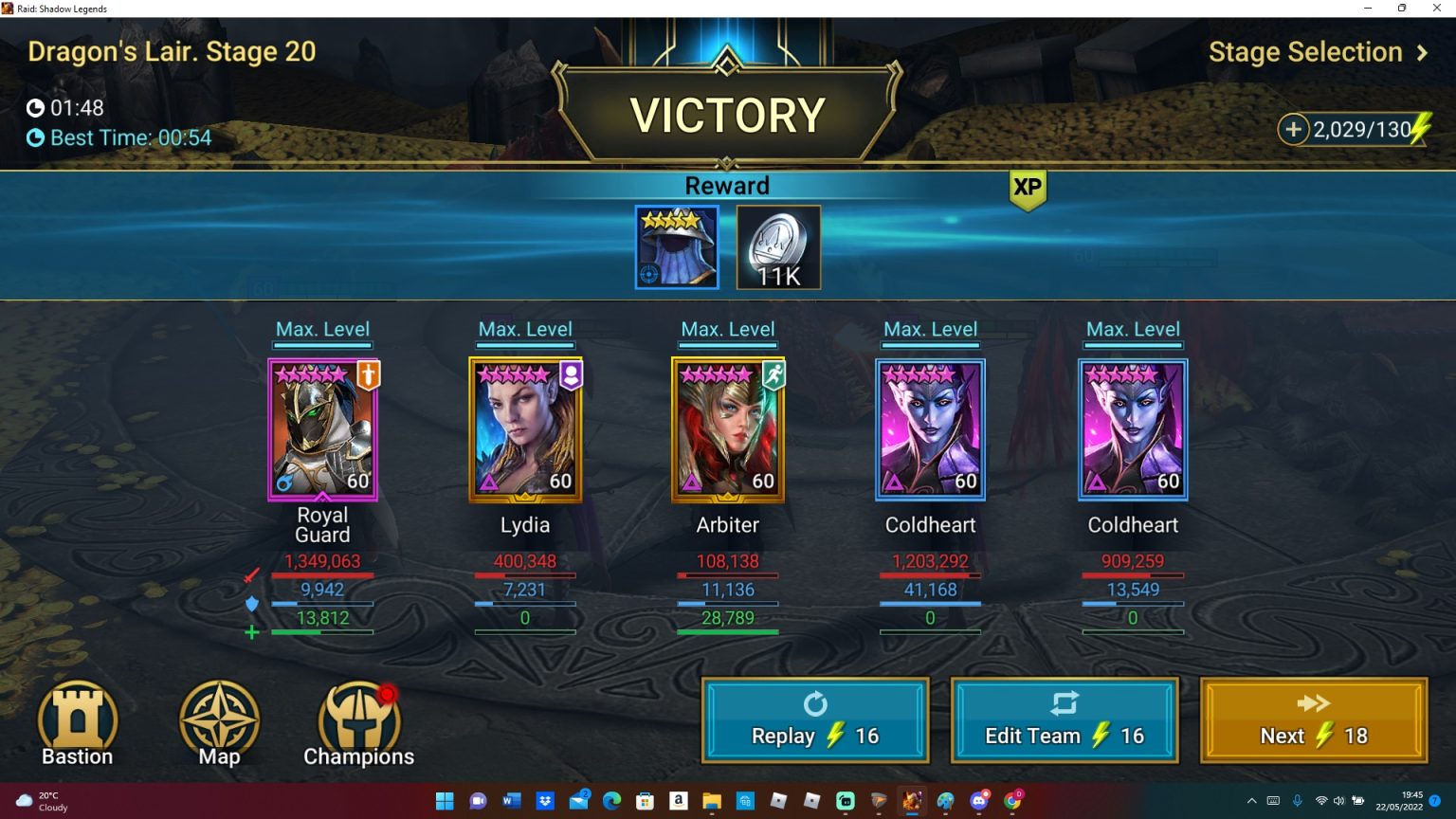Viewport: 1456px width, 819px height.
Task: Click Arbiter's role icon on her portrait
Action: click(x=774, y=374)
